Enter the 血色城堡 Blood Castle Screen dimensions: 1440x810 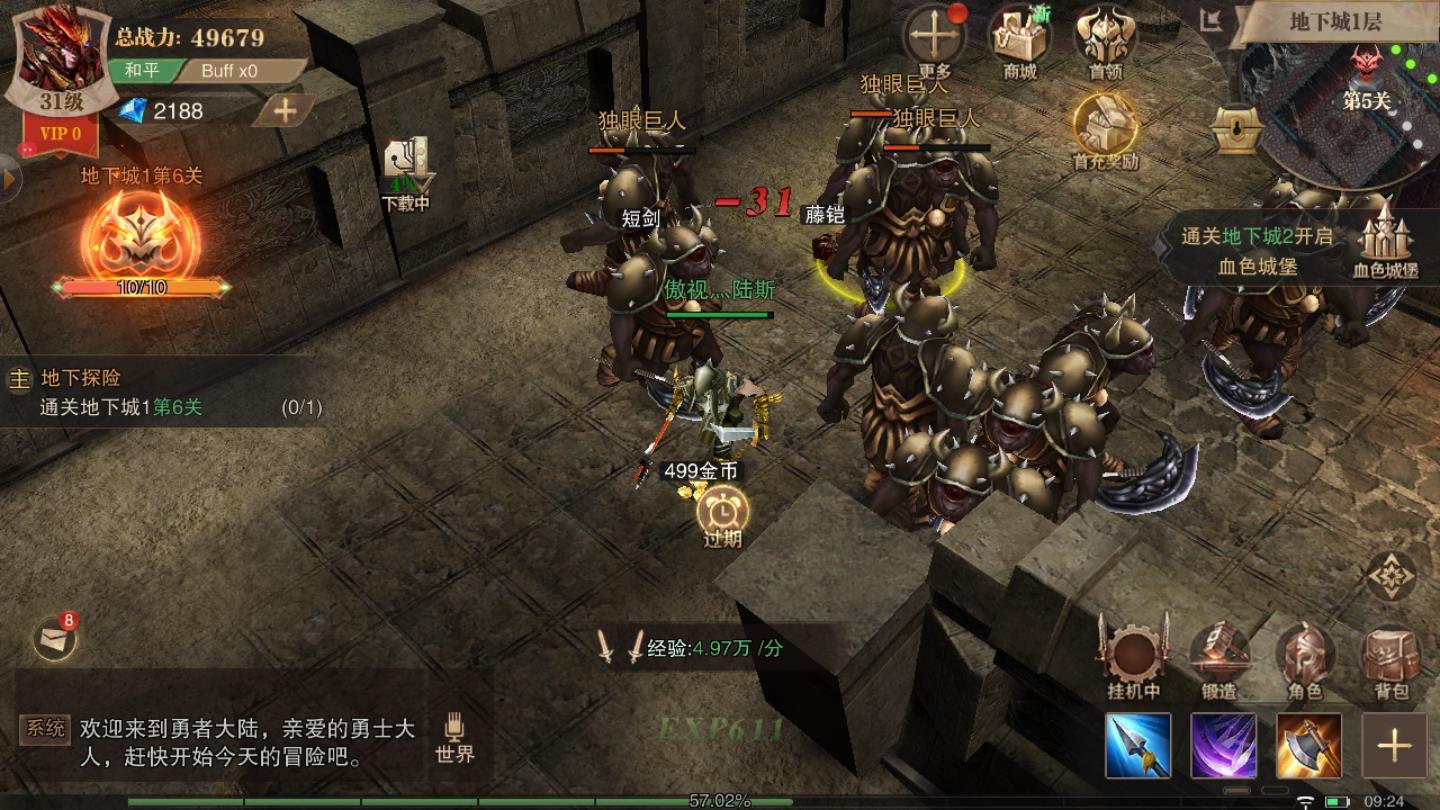click(1385, 238)
